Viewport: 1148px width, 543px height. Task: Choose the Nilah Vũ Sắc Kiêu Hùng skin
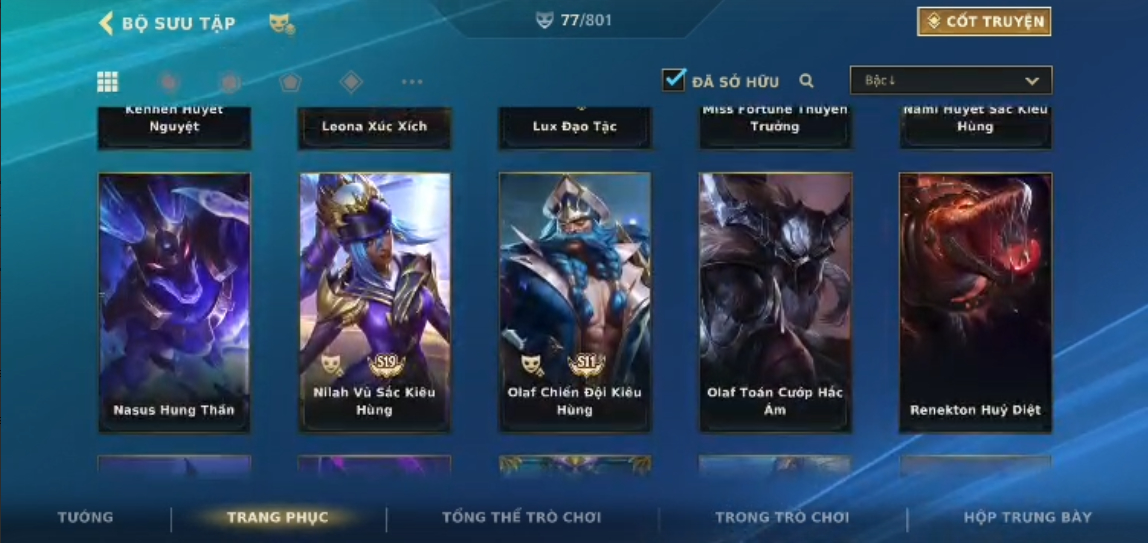(374, 302)
